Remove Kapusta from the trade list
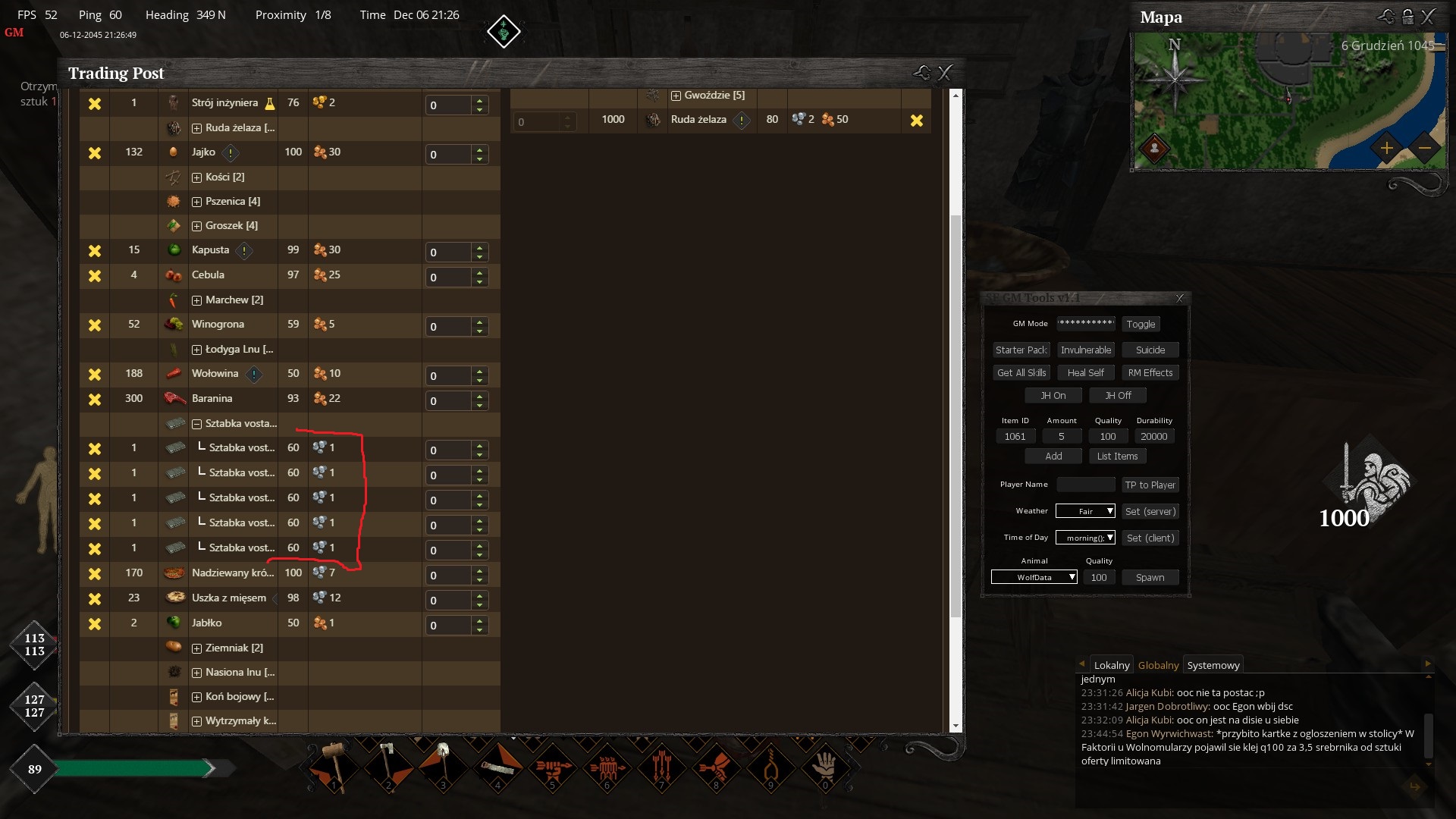The width and height of the screenshot is (1456, 819). click(x=95, y=251)
